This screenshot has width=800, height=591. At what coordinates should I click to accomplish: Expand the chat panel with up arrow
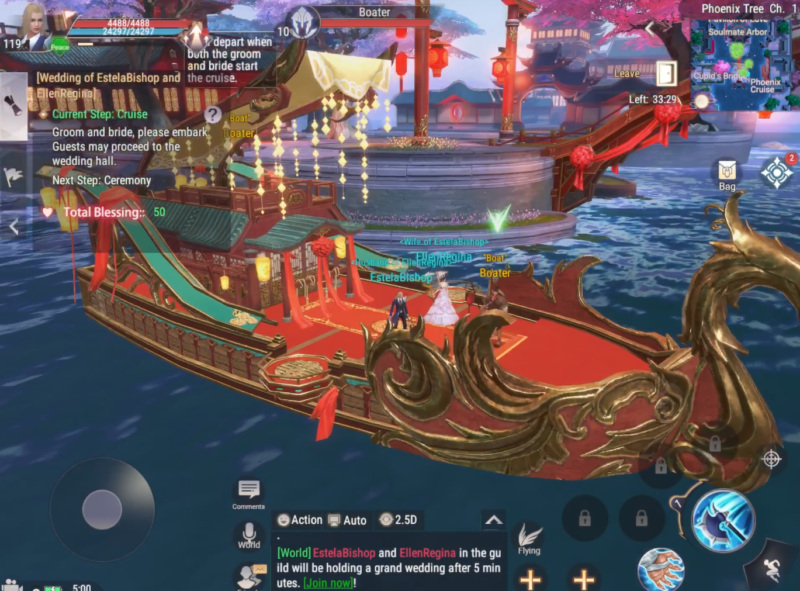pyautogui.click(x=492, y=520)
